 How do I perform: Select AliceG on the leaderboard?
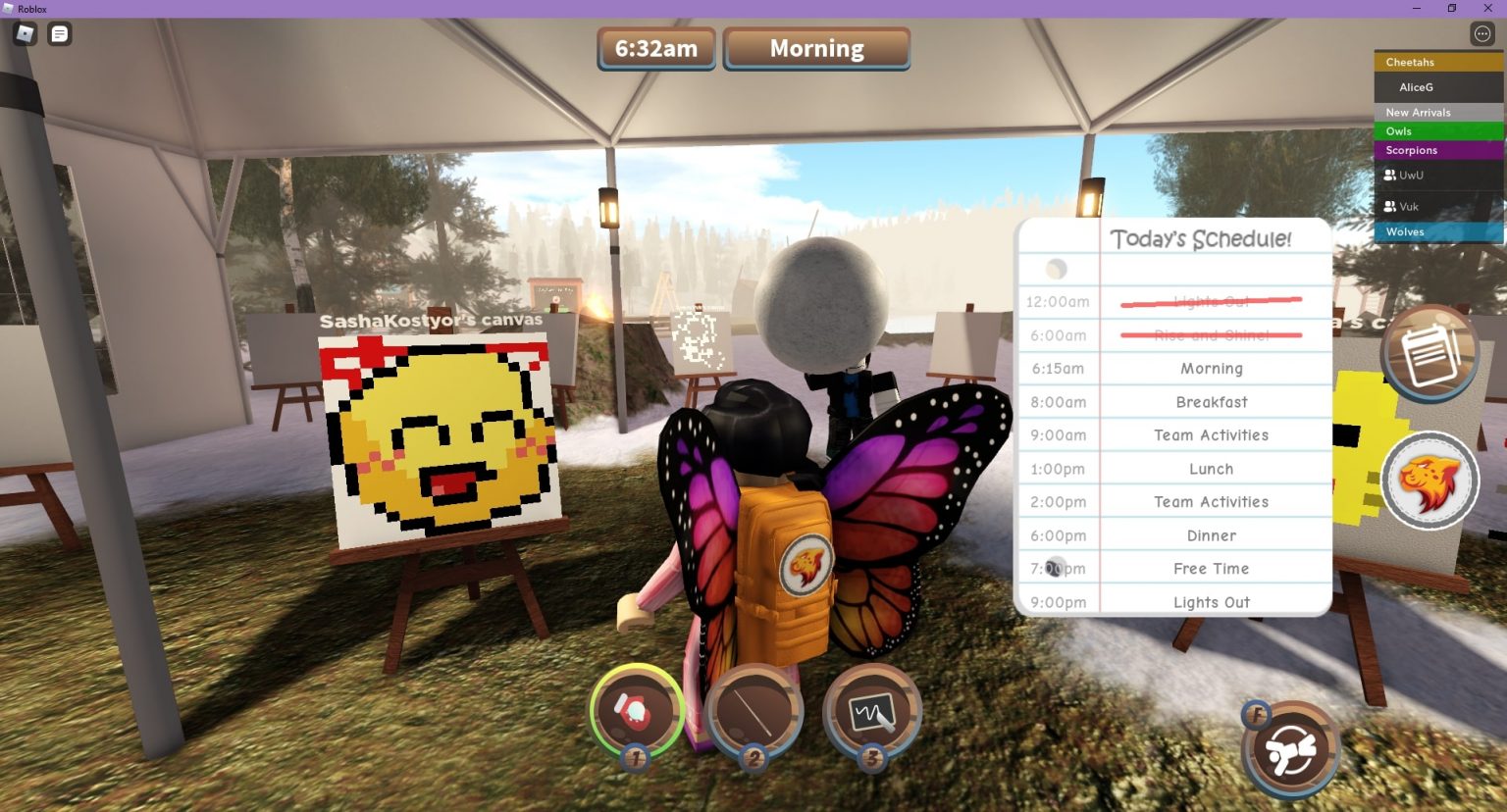click(x=1416, y=86)
